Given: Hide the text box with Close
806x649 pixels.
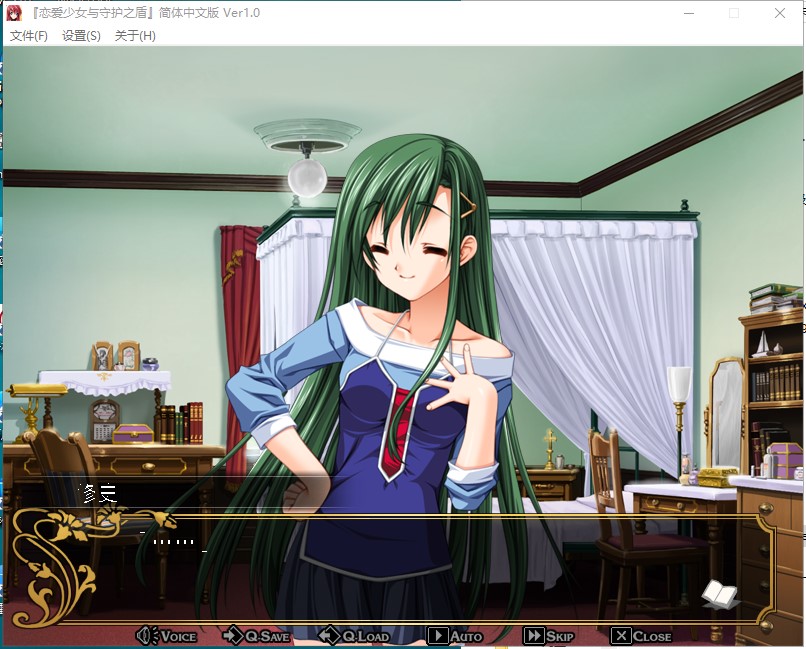Looking at the screenshot, I should pos(641,636).
